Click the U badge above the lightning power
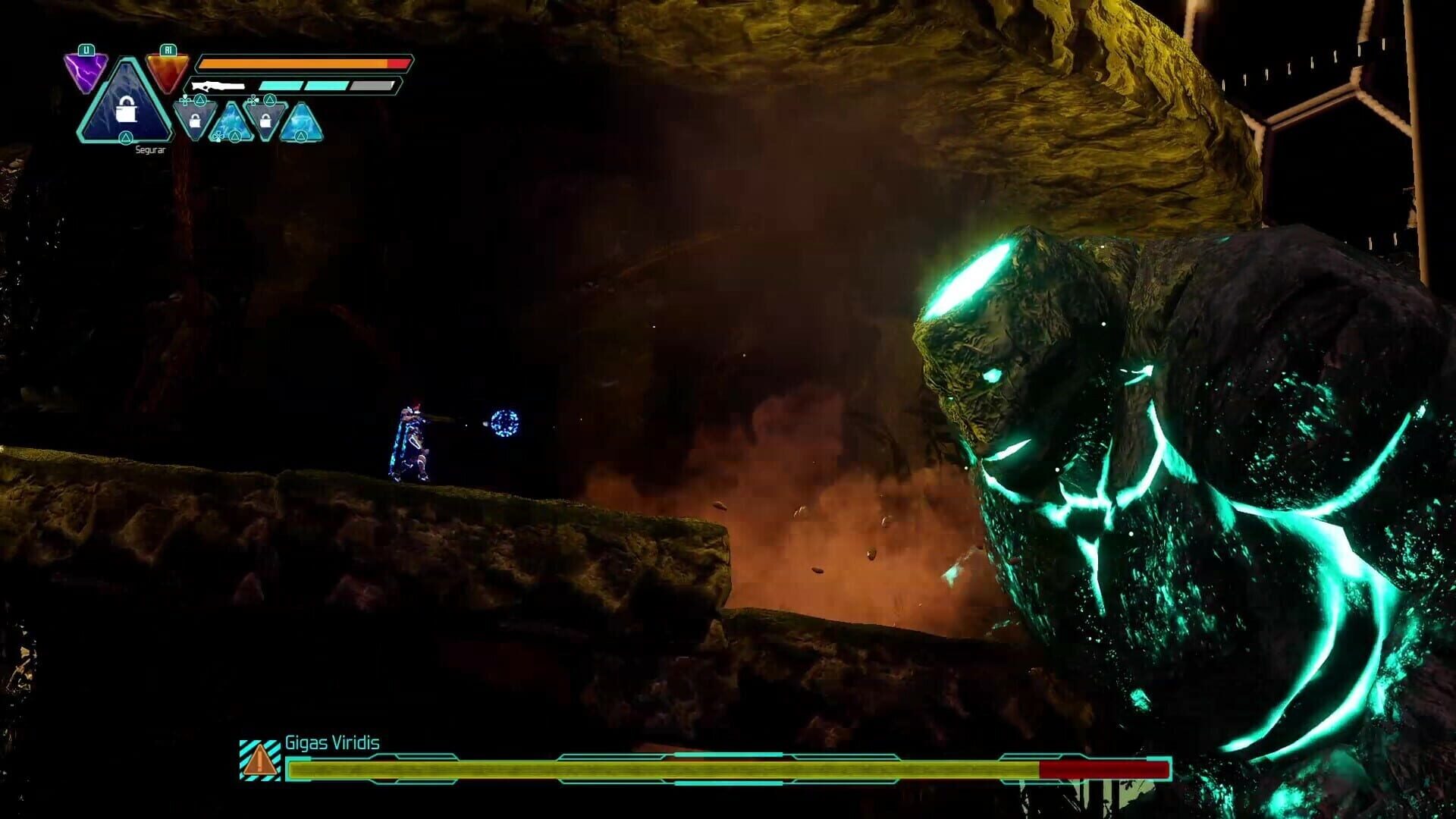Screen dimensions: 1456x819 coord(86,50)
